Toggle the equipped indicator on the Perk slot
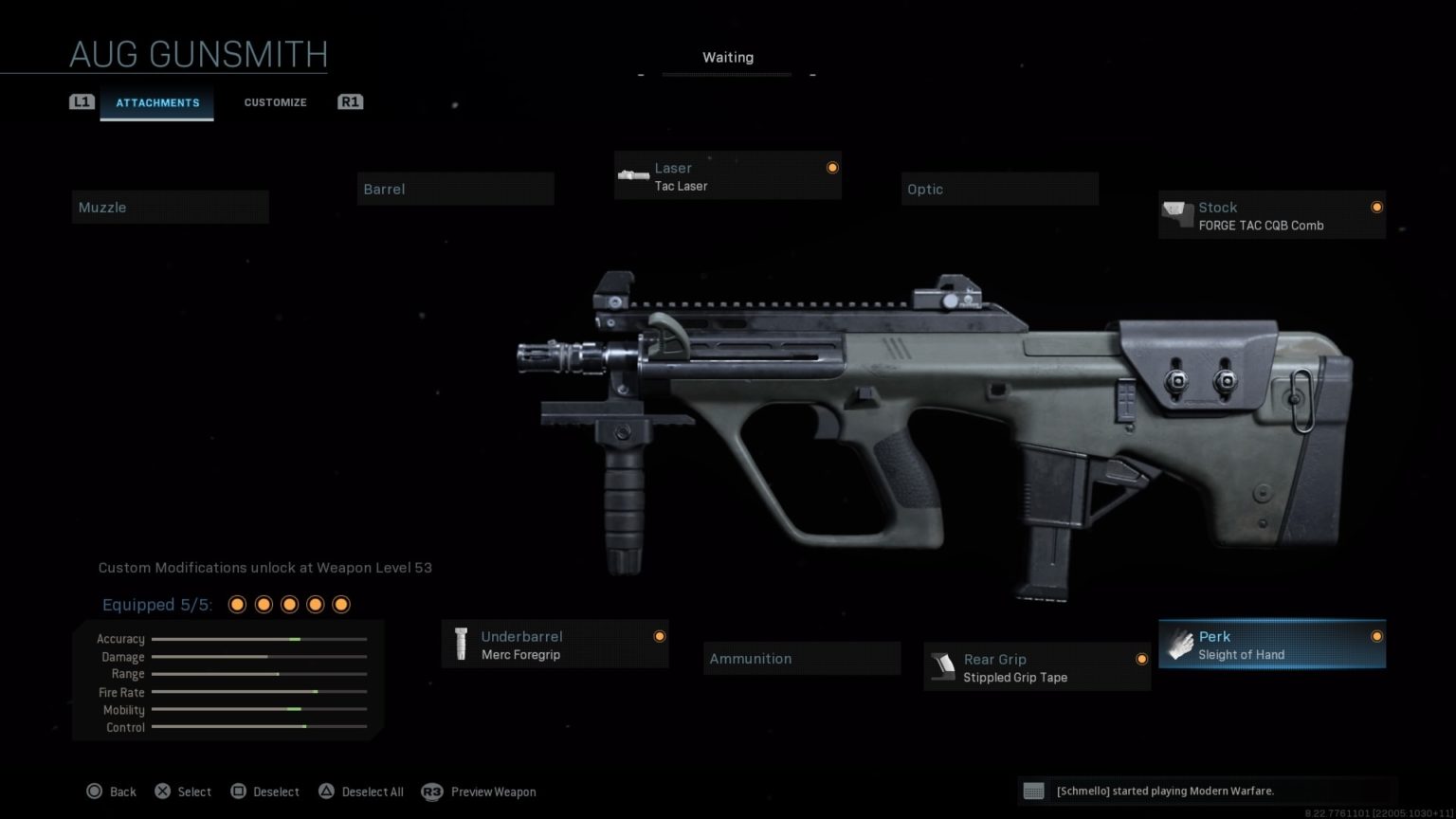 click(1378, 636)
